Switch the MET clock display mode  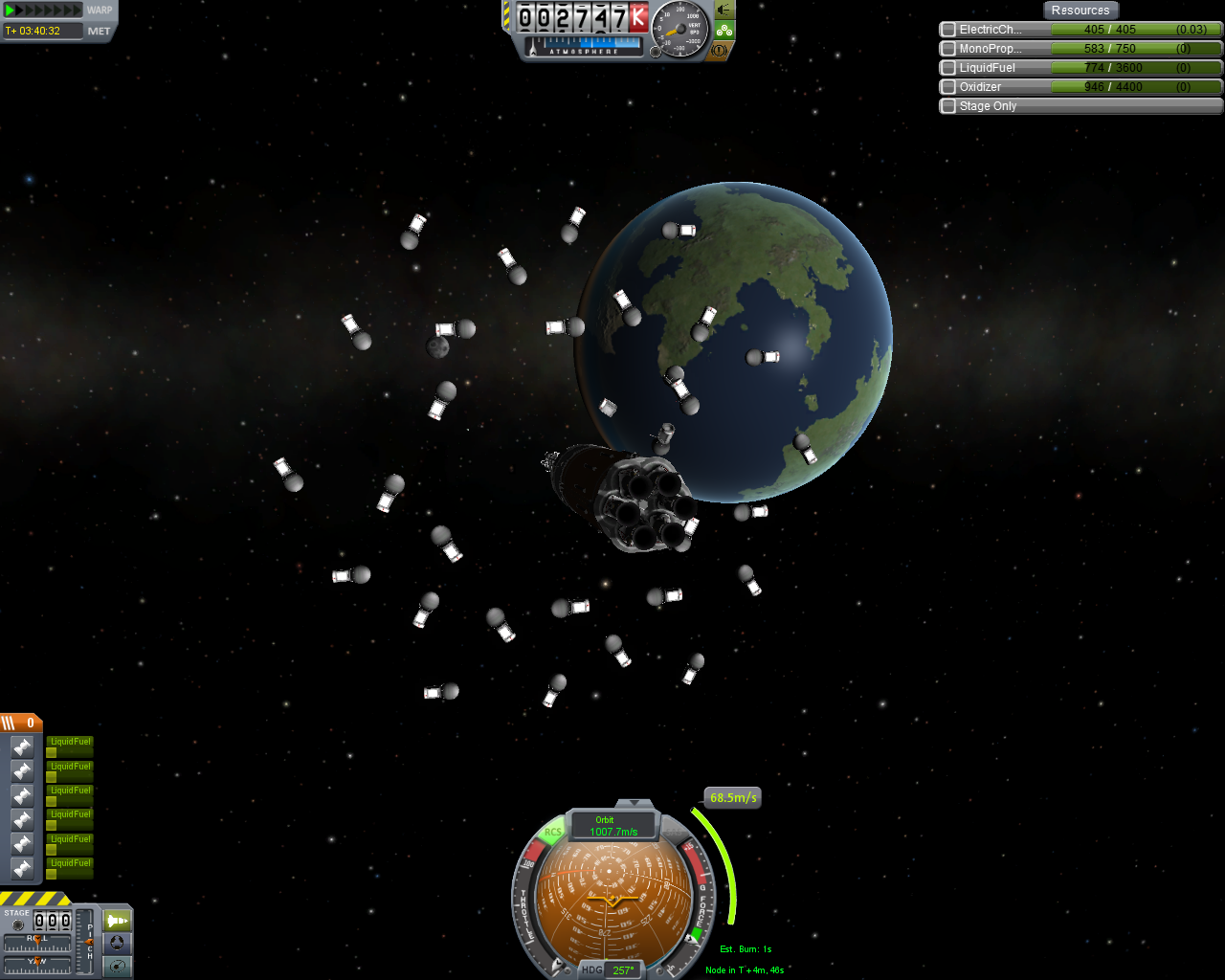[99, 32]
